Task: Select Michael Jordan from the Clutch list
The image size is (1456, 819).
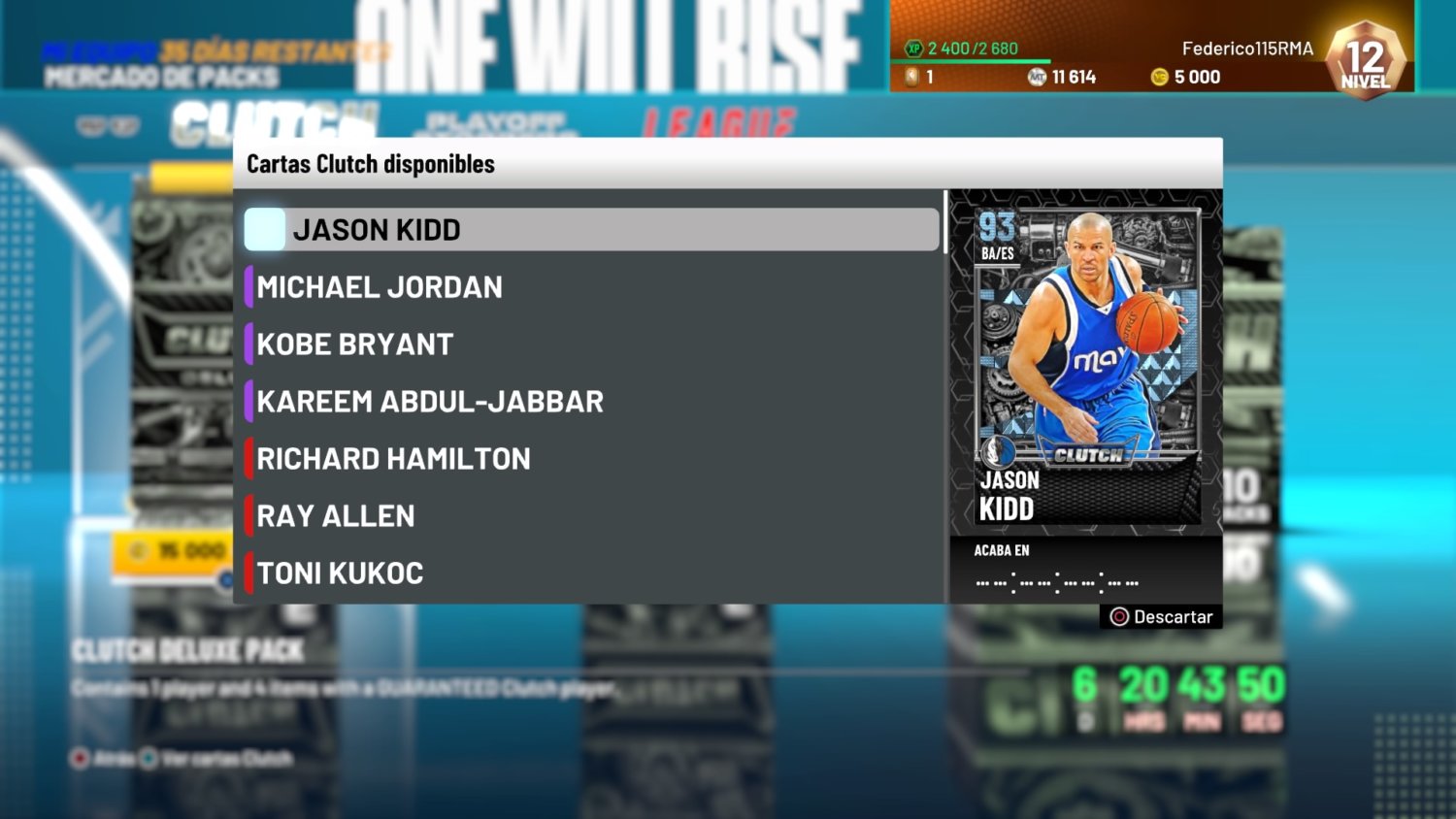Action: click(380, 286)
